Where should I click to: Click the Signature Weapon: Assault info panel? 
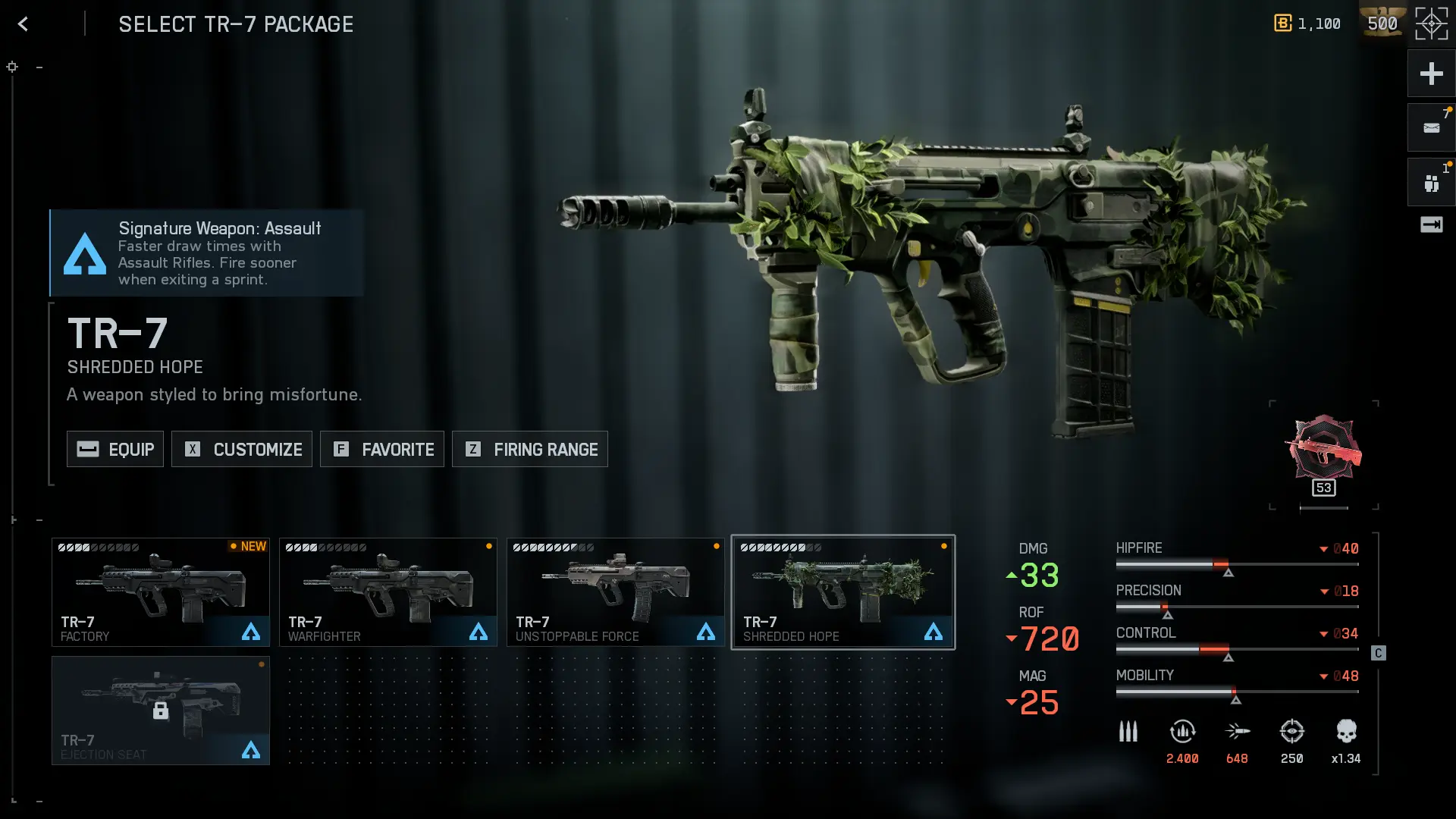pyautogui.click(x=207, y=253)
